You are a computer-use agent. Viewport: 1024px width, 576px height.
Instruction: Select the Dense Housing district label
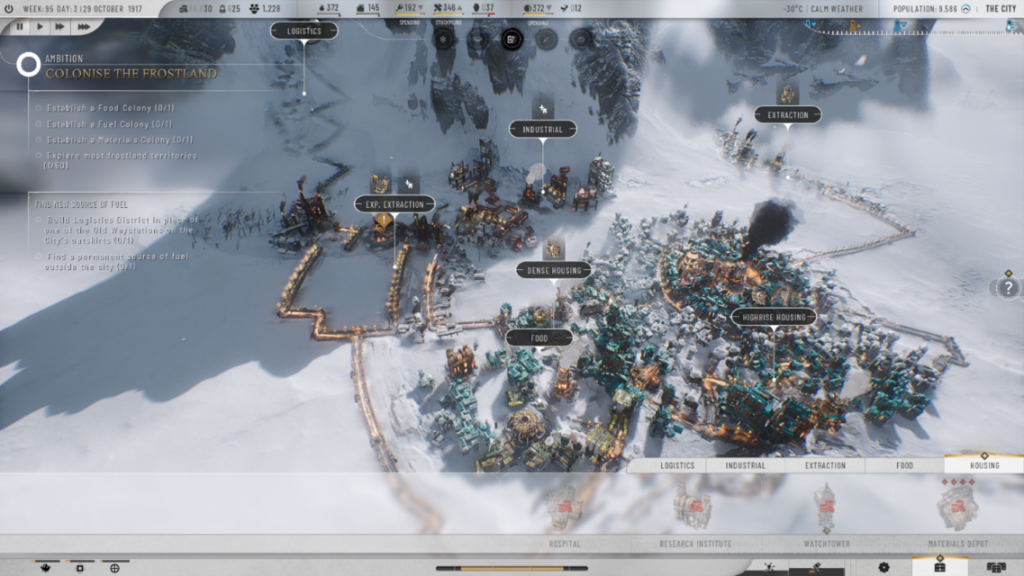(x=554, y=270)
